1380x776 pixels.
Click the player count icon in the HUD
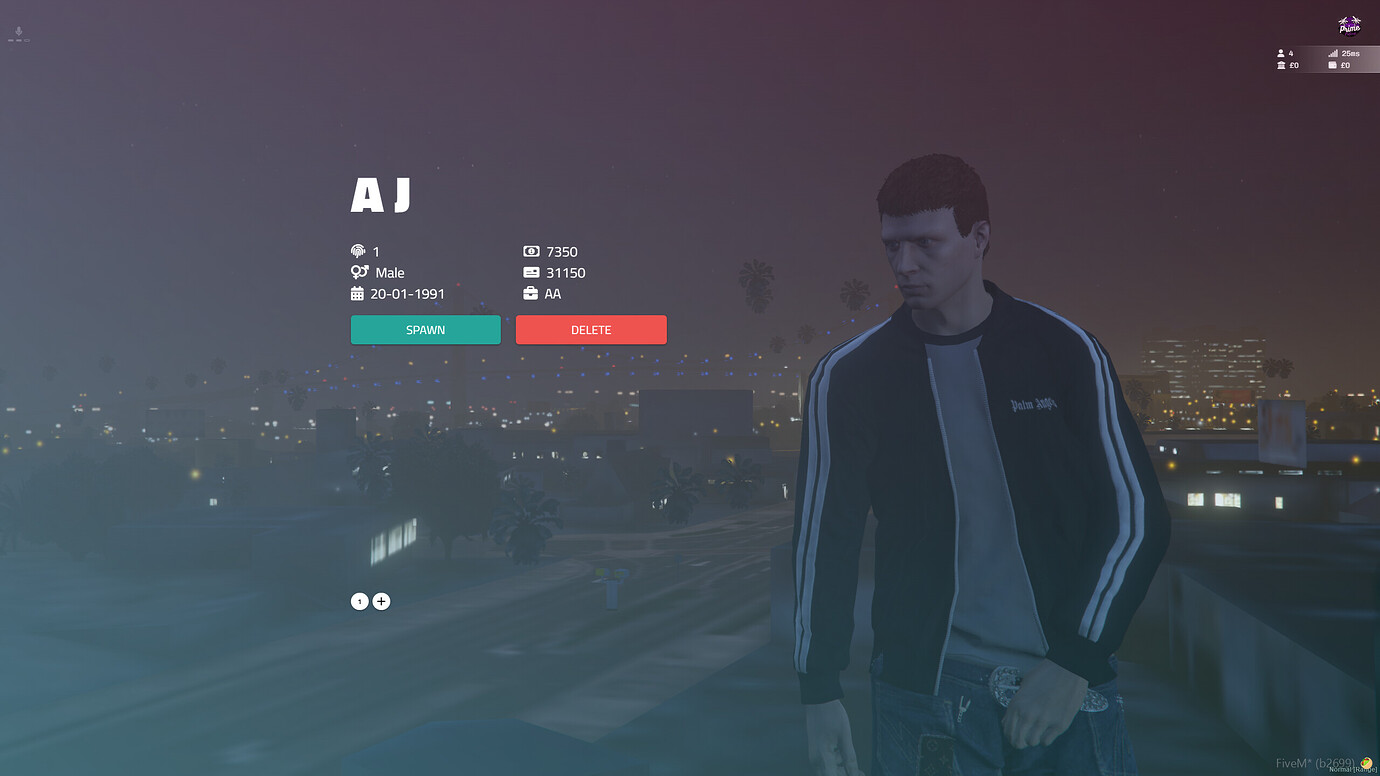[x=1280, y=53]
